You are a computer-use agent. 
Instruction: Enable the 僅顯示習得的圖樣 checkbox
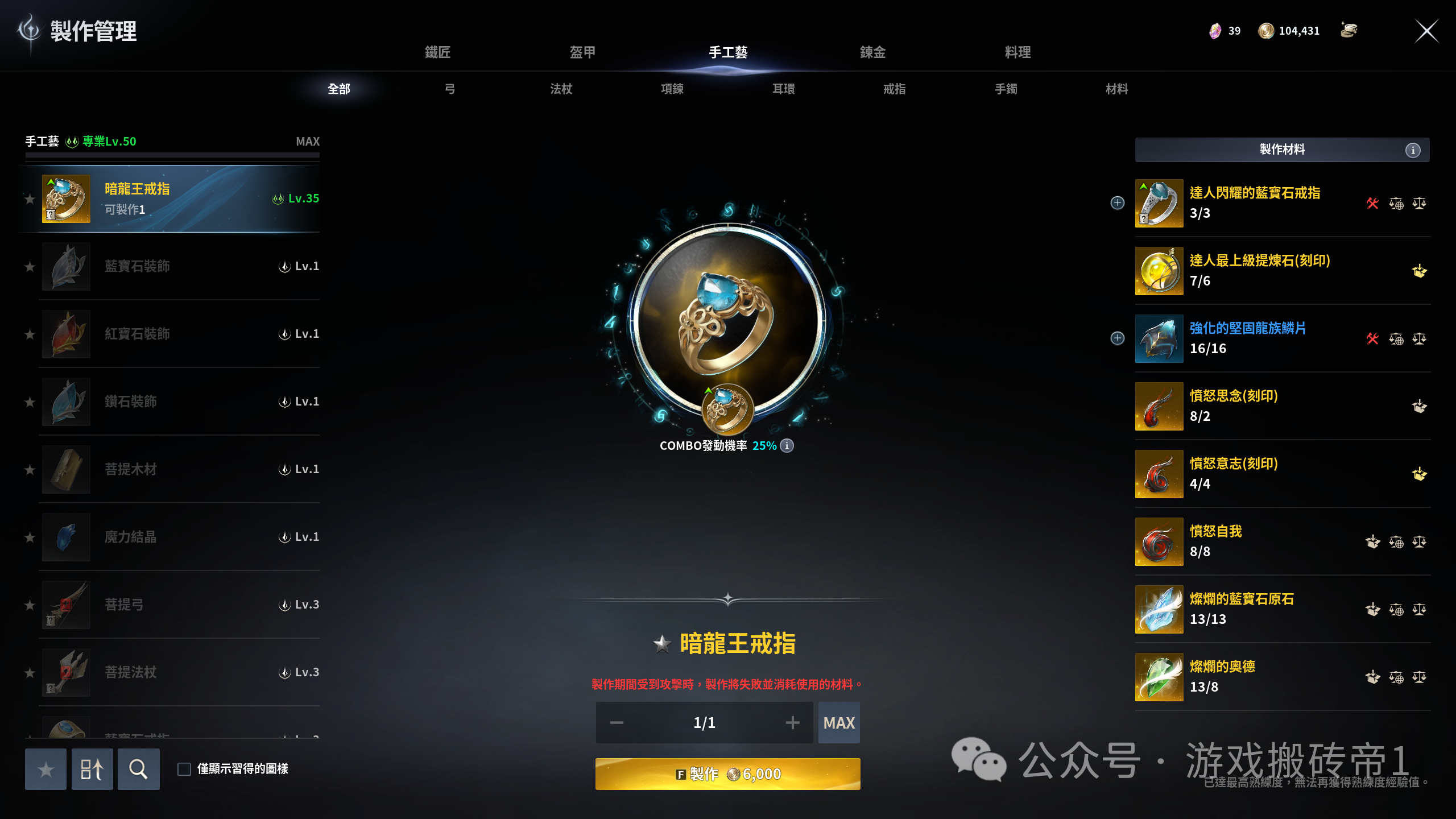coord(184,768)
